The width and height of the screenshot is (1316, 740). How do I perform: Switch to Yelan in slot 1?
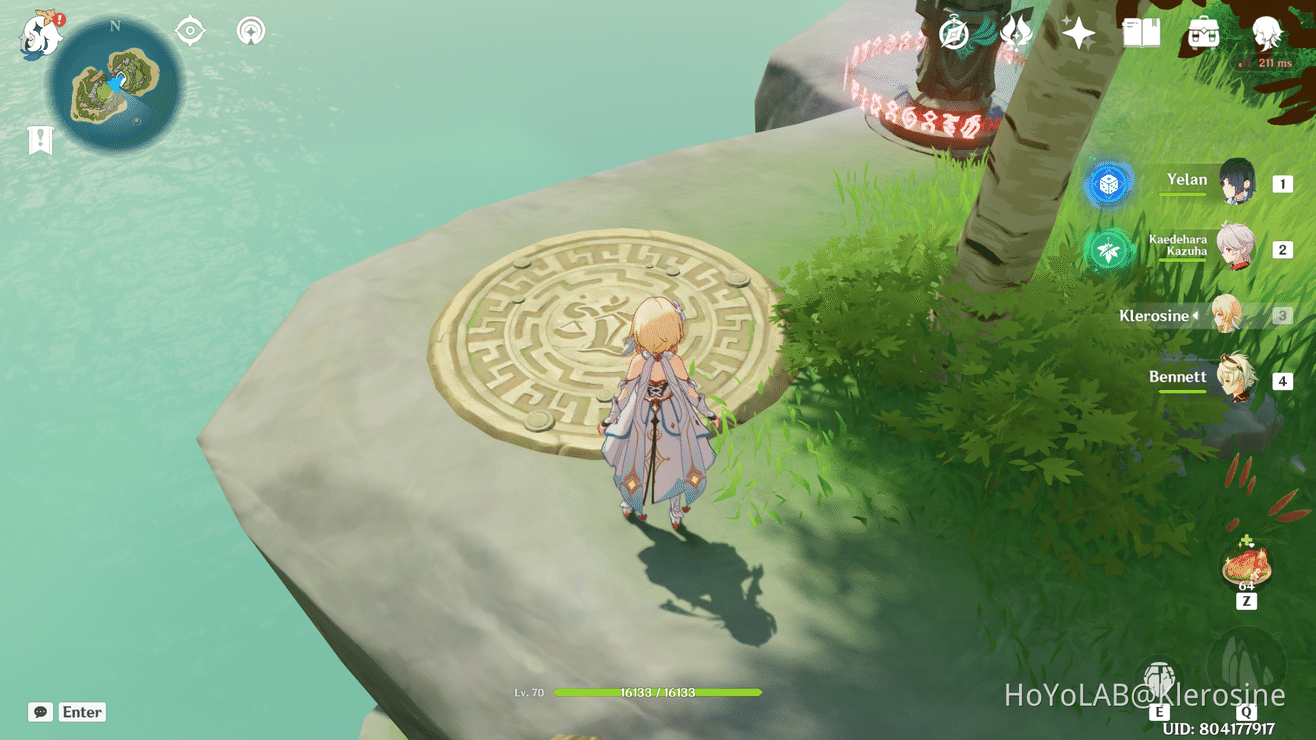1237,182
